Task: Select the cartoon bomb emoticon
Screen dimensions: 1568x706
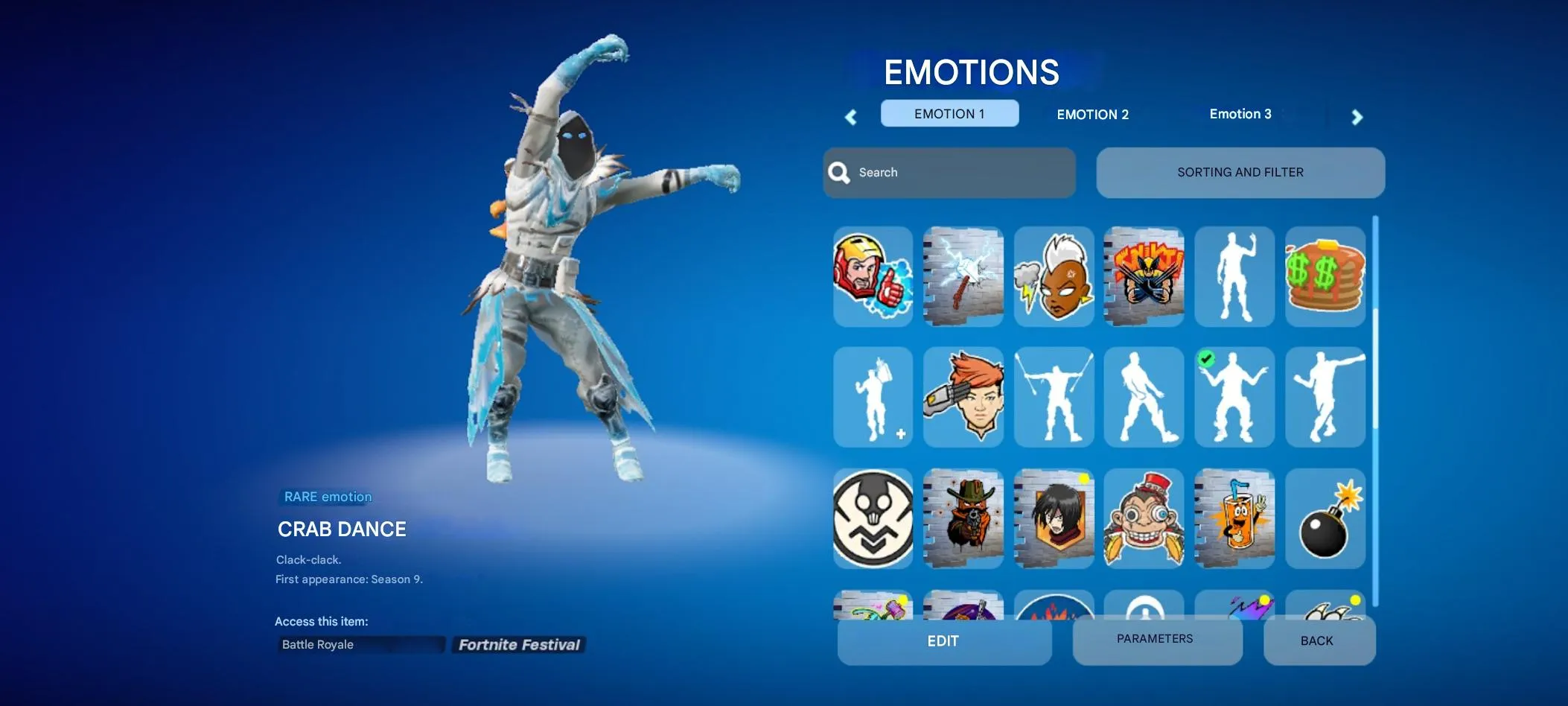Action: (x=1325, y=518)
